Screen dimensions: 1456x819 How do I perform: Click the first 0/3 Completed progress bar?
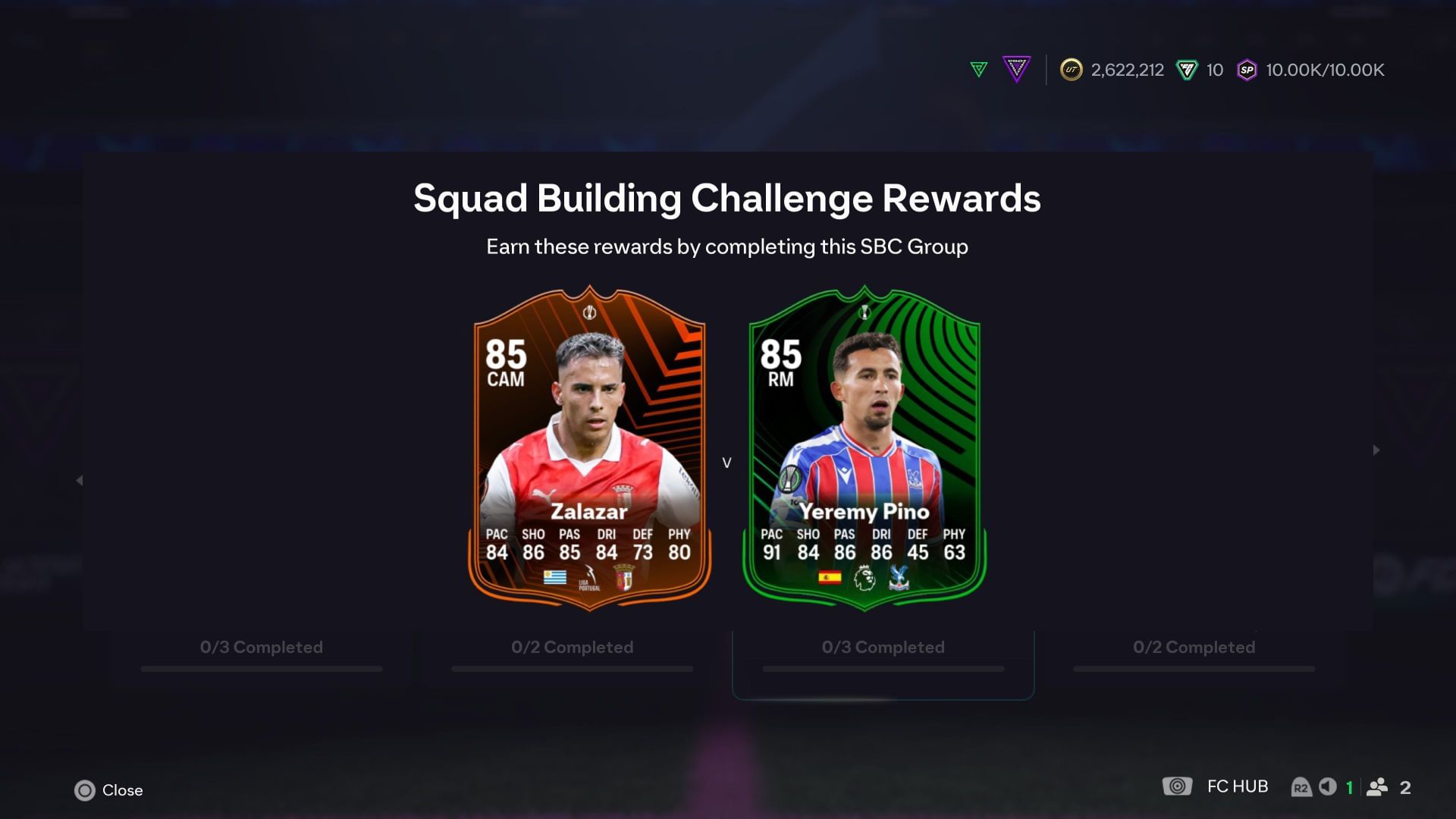pos(261,669)
